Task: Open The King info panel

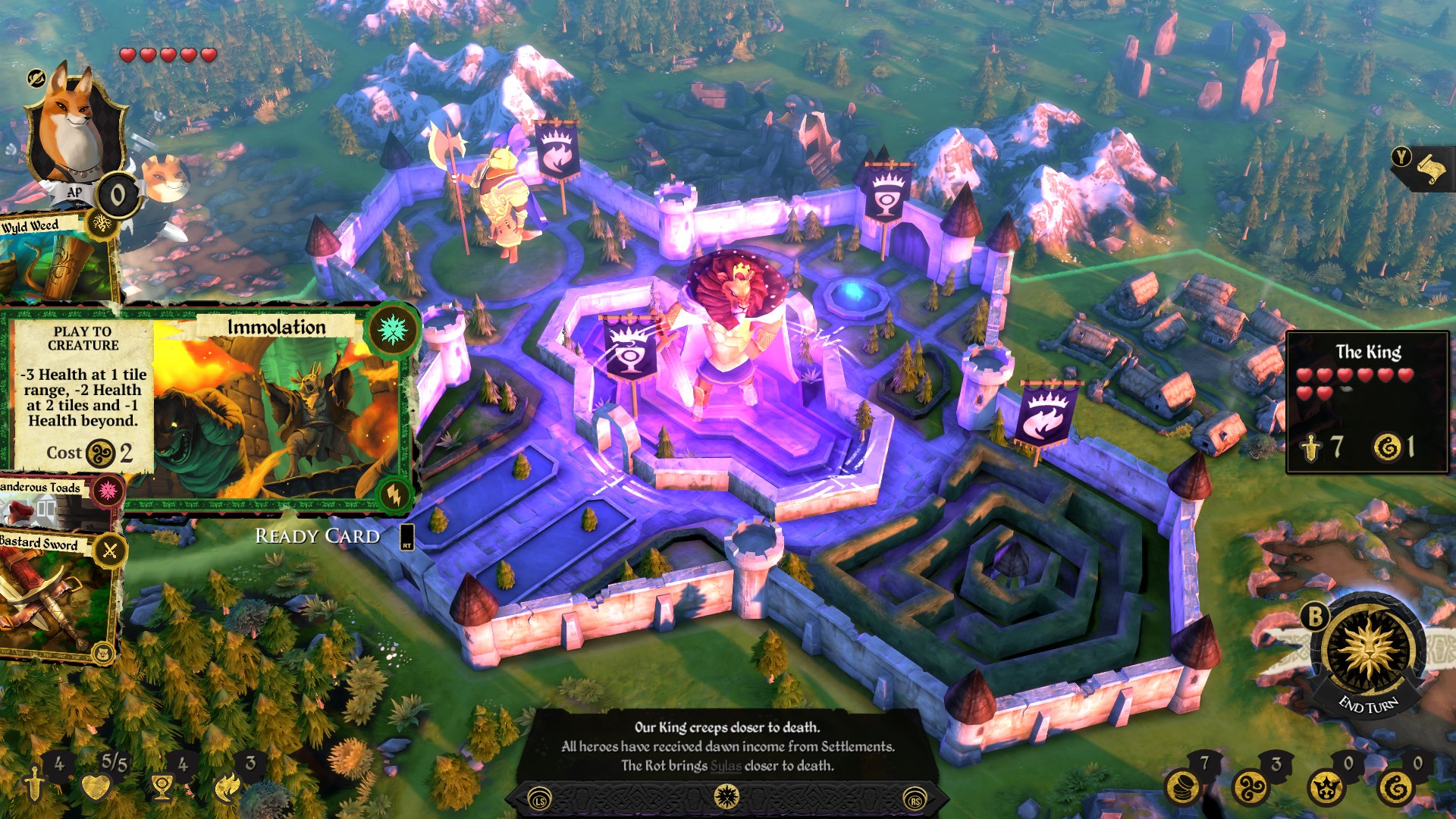Action: [x=1367, y=402]
